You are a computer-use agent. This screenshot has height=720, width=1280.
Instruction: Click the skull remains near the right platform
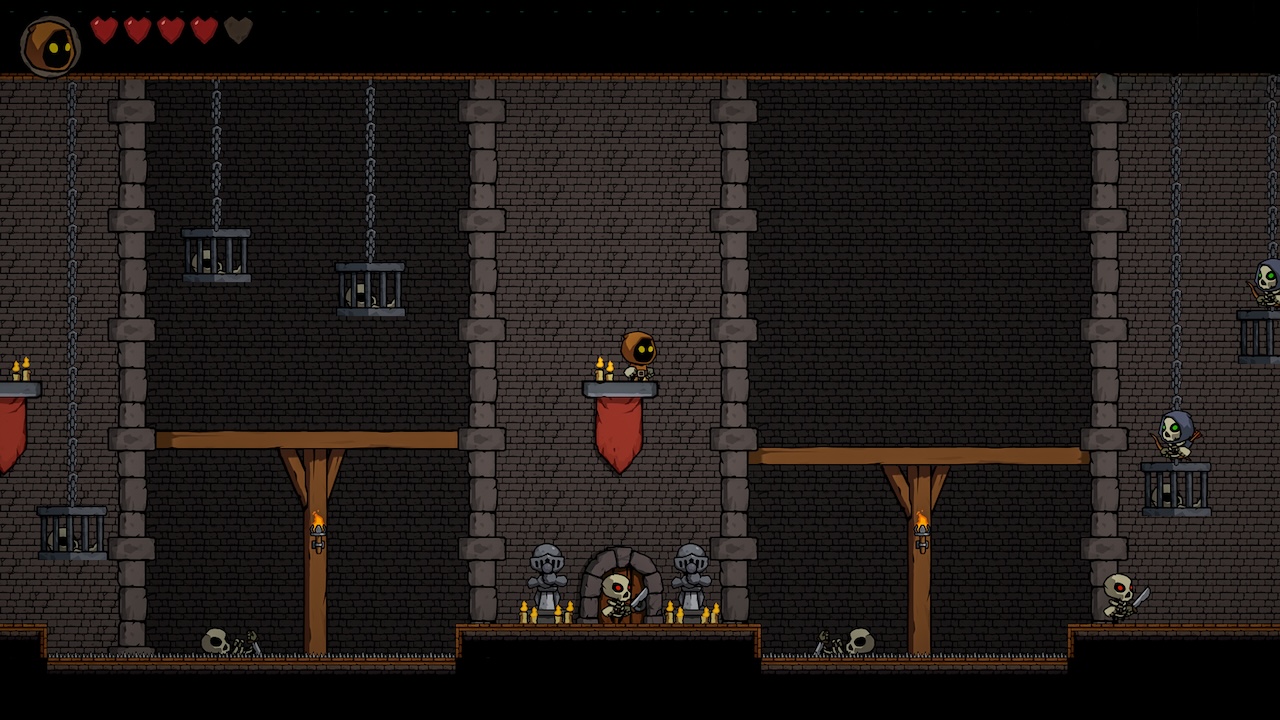(x=858, y=640)
